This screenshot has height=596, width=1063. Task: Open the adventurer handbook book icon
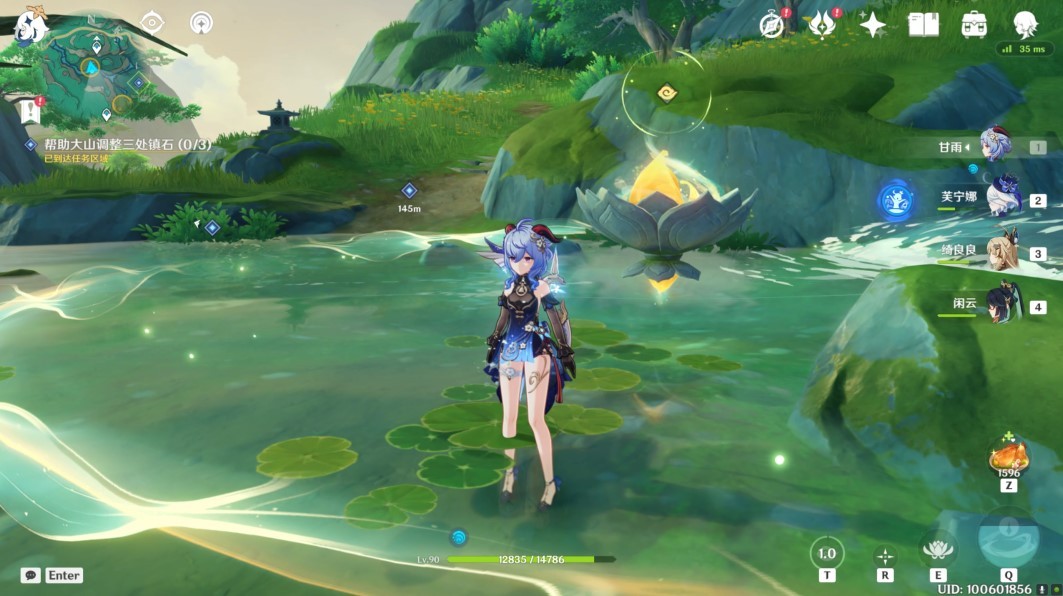click(923, 25)
